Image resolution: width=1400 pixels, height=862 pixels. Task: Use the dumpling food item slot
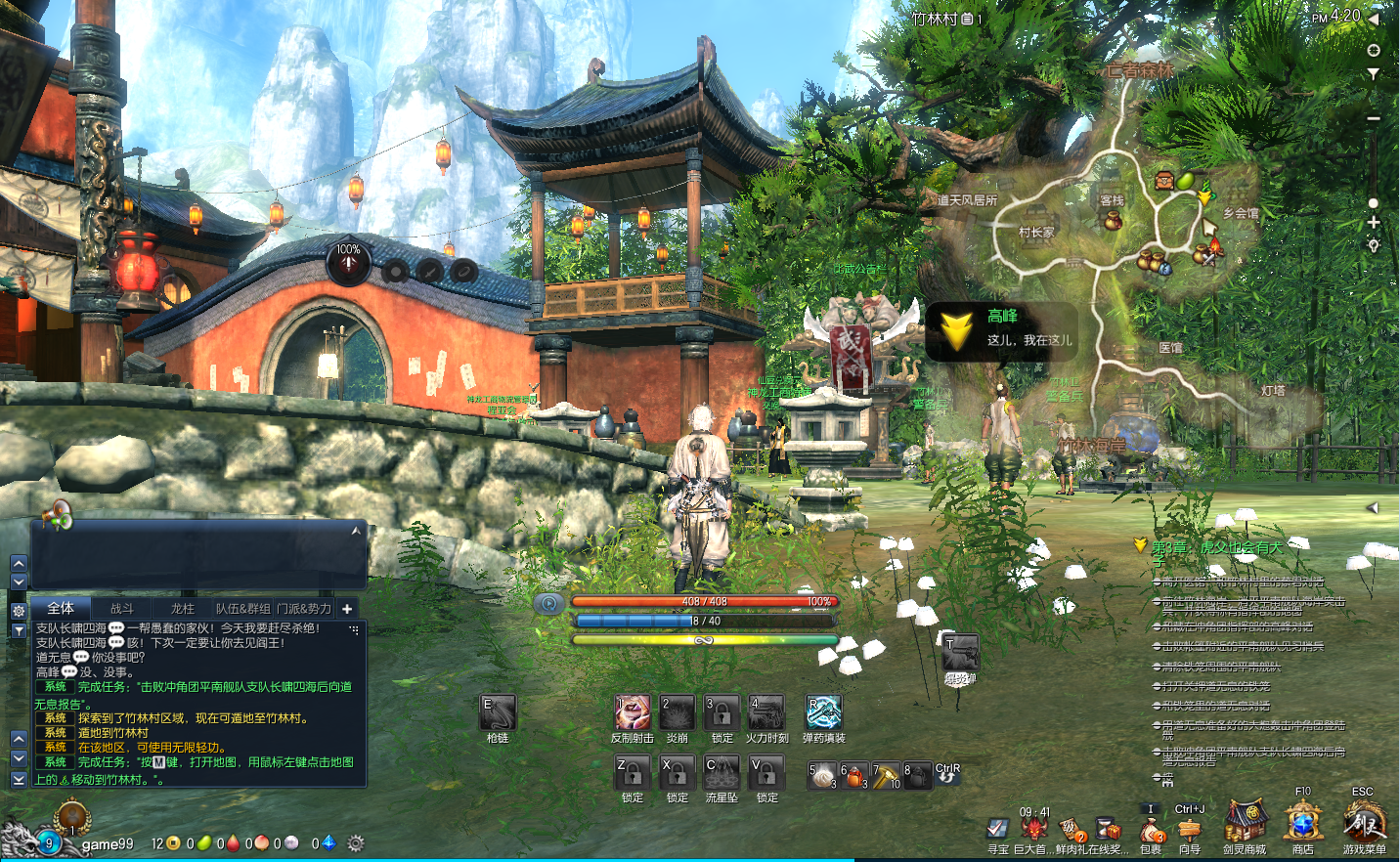pyautogui.click(x=823, y=776)
